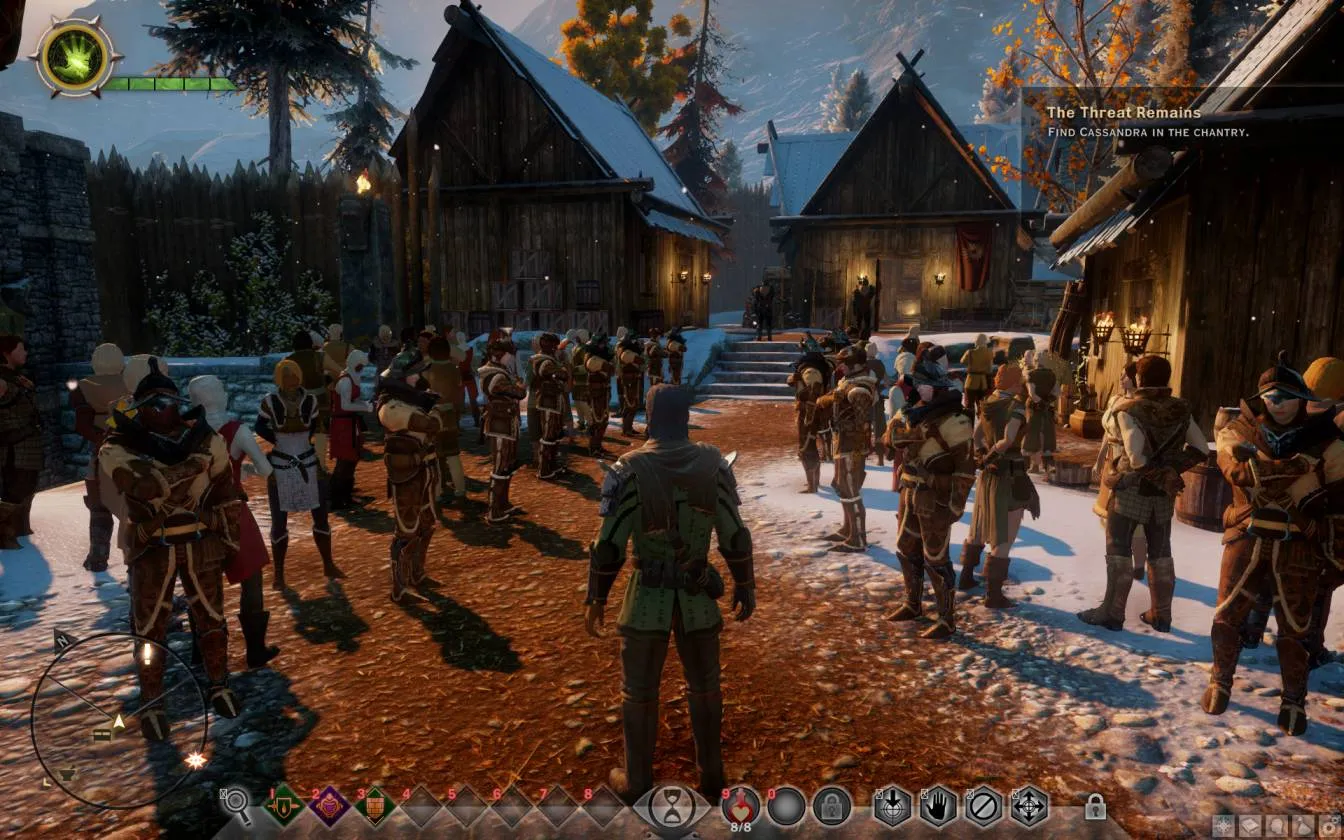Click the crossed-circle disengage command

pyautogui.click(x=984, y=805)
